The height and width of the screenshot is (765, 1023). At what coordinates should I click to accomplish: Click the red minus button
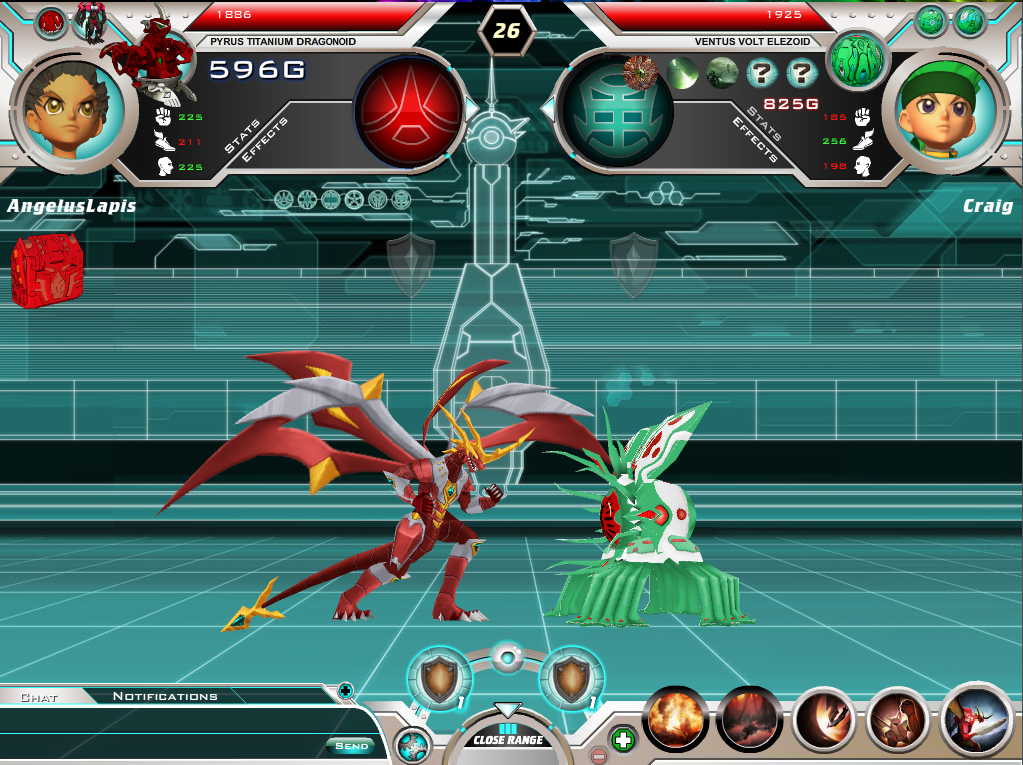click(598, 755)
